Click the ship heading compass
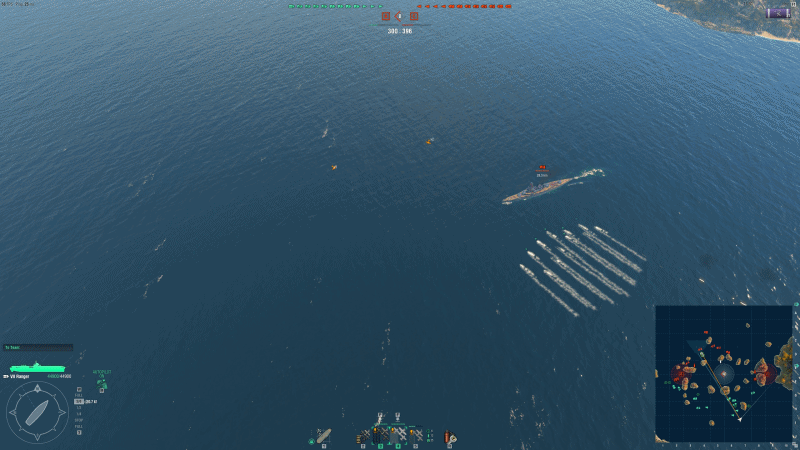Viewport: 800px width, 450px height. (38, 412)
